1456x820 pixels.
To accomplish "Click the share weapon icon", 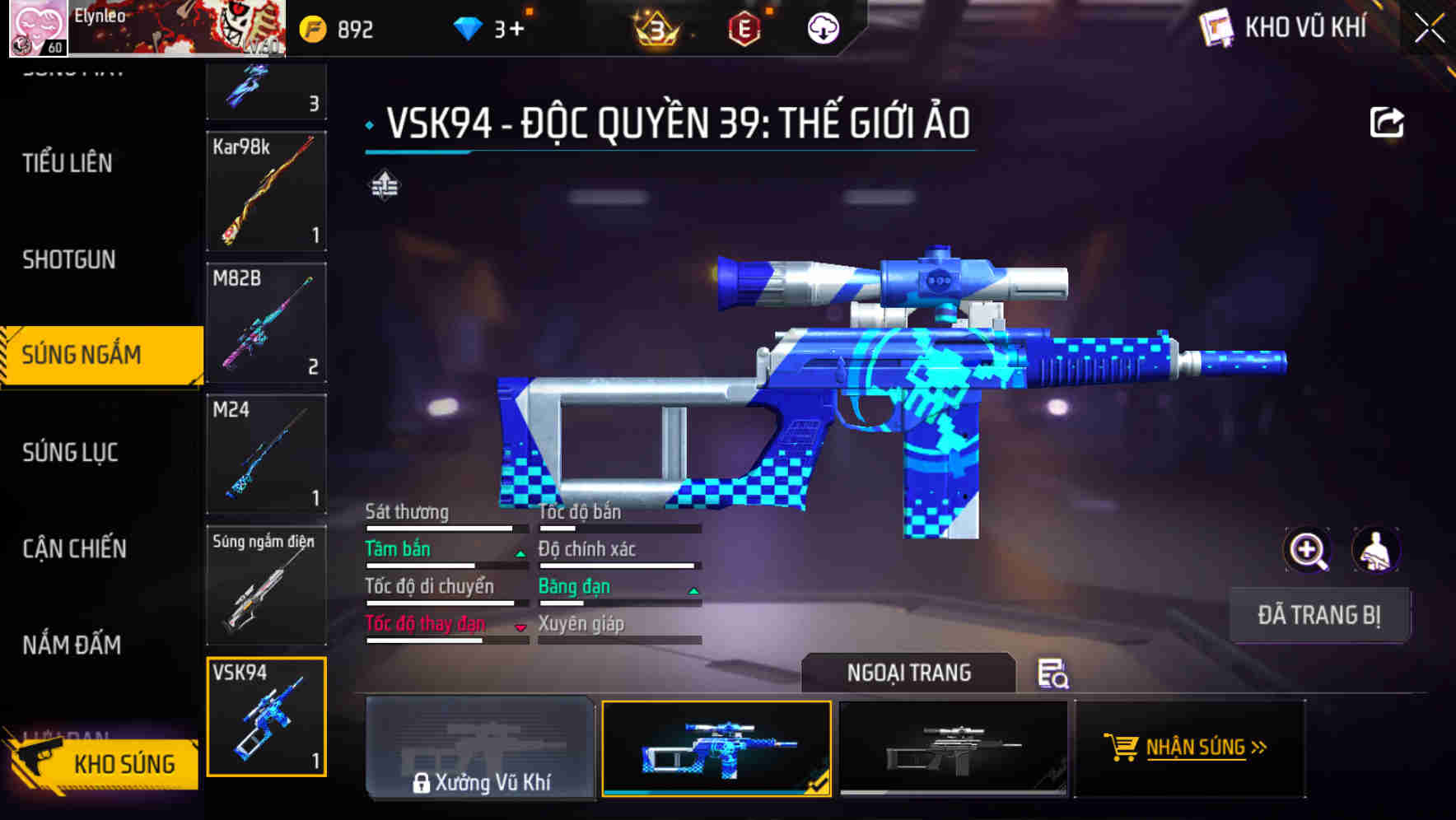I will (x=1388, y=120).
